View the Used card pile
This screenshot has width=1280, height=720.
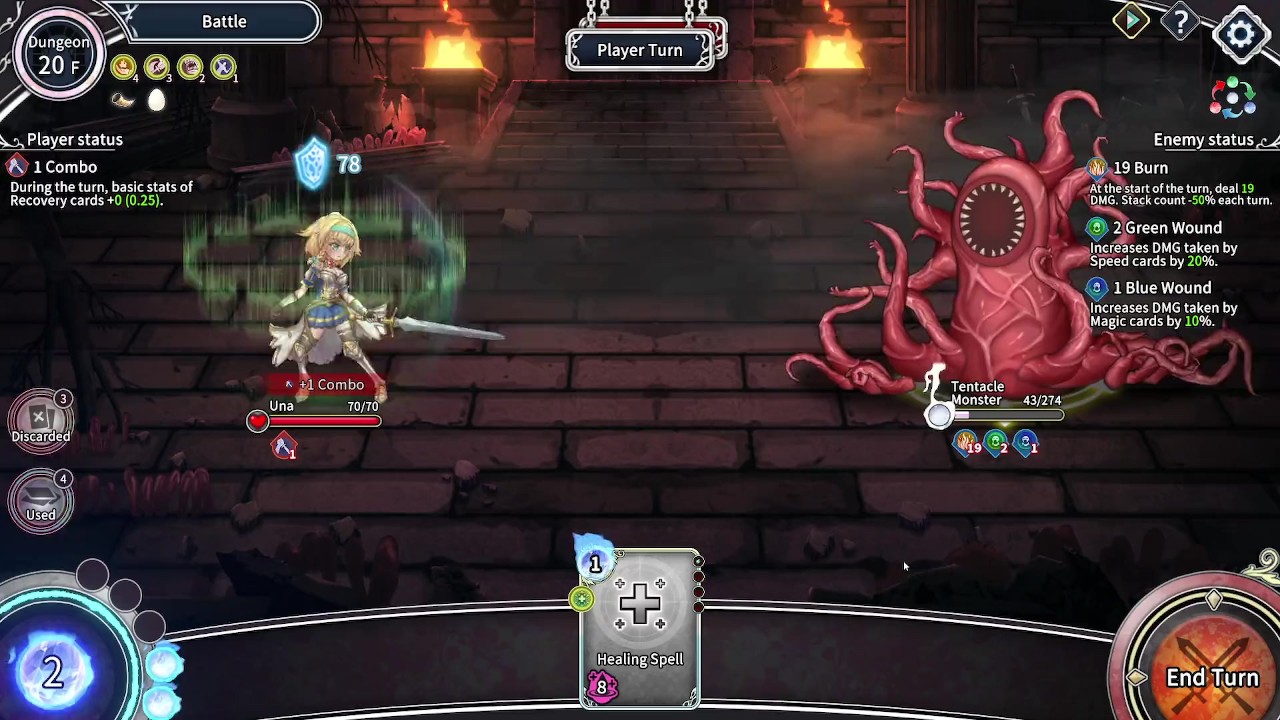click(41, 499)
